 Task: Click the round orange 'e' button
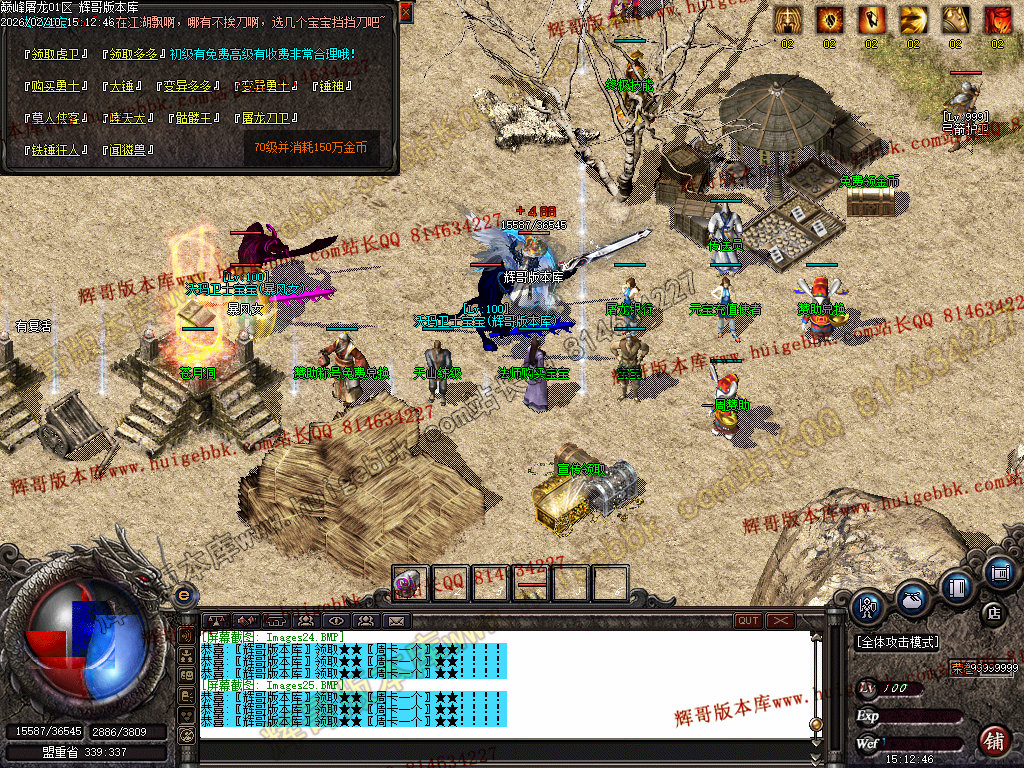tap(182, 594)
